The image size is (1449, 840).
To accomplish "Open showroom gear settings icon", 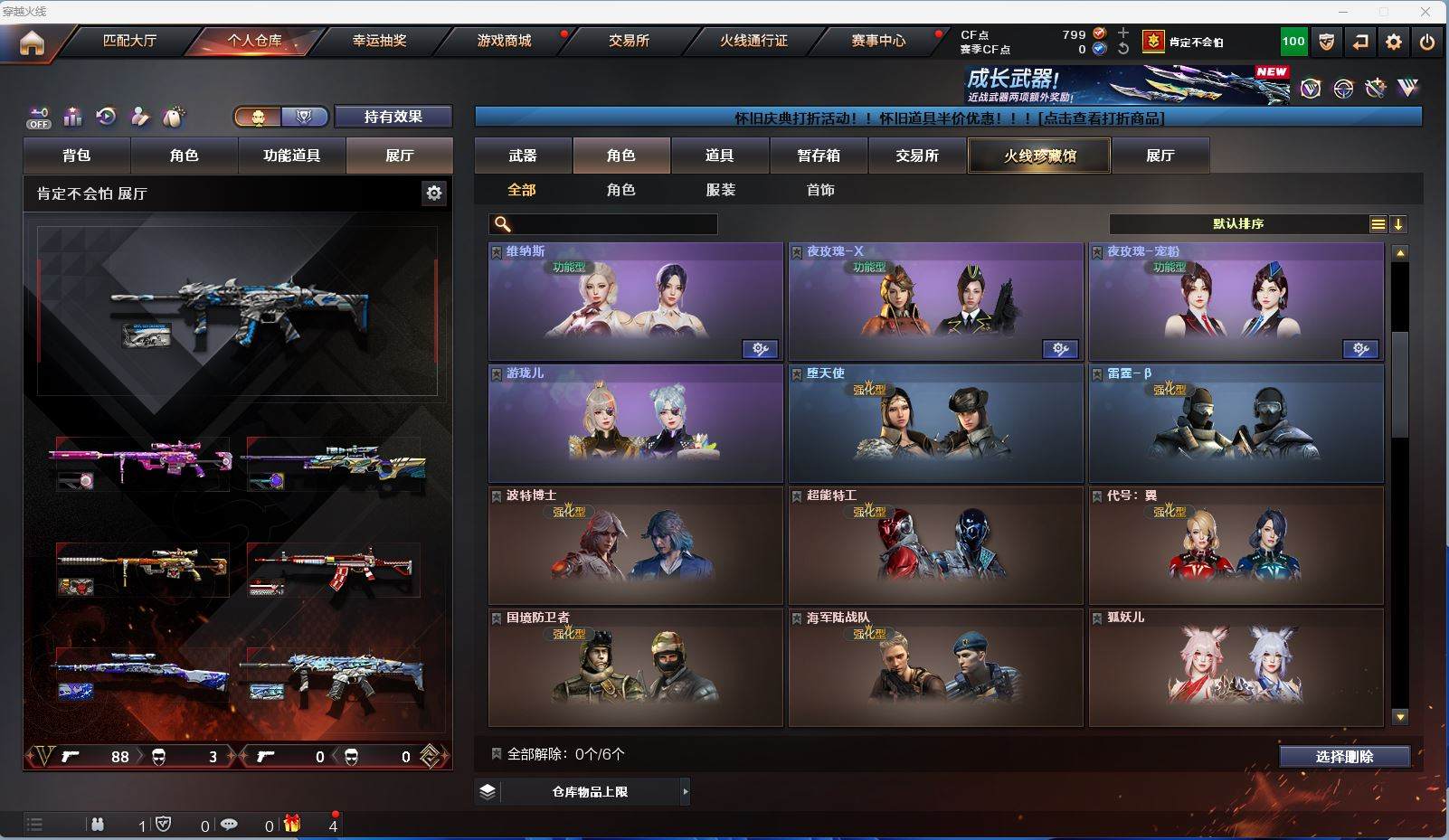I will (434, 193).
